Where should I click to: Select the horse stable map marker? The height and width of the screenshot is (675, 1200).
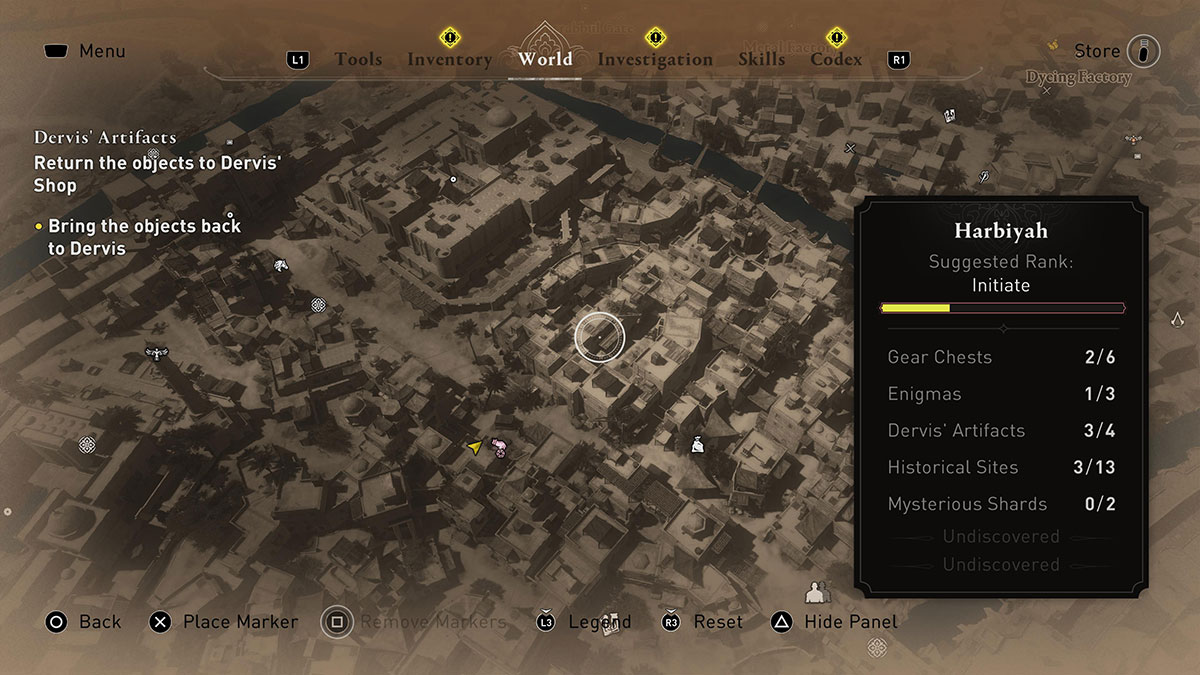pos(282,265)
